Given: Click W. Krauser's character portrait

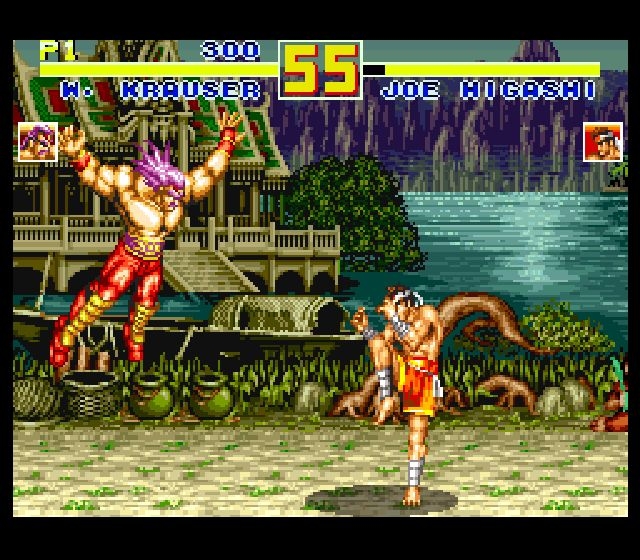Looking at the screenshot, I should pyautogui.click(x=37, y=142).
